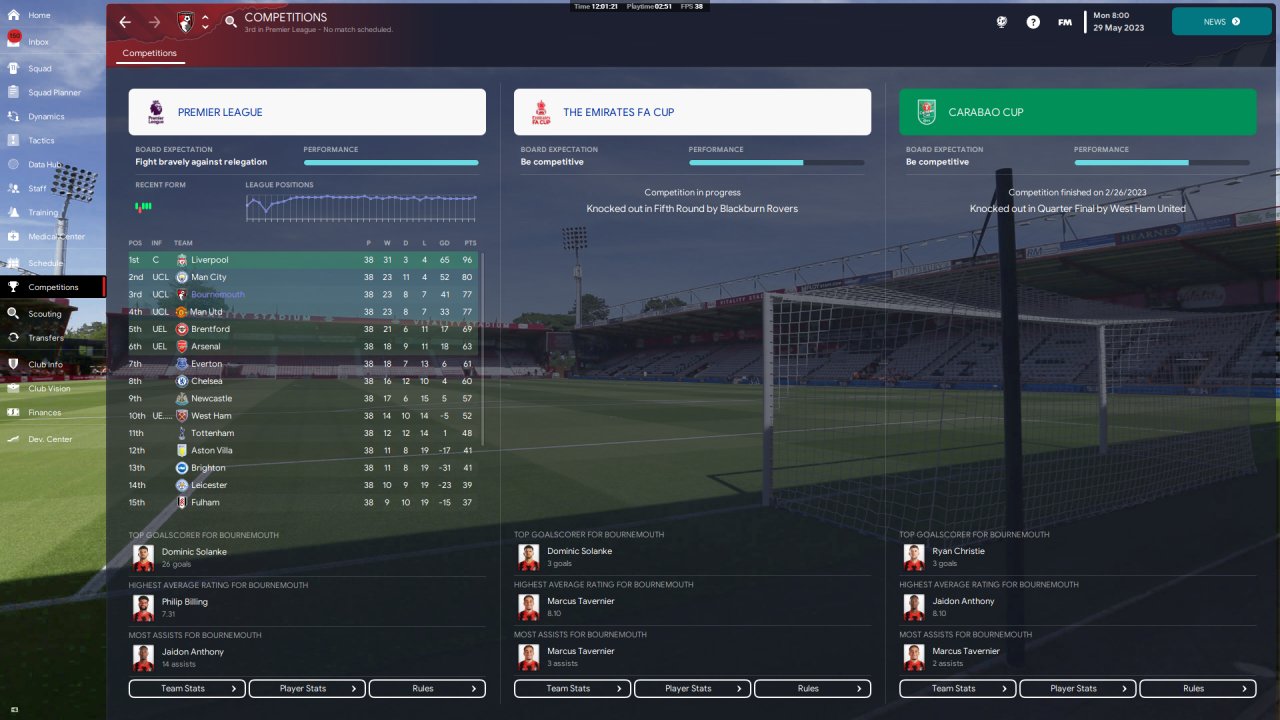This screenshot has height=720, width=1280.
Task: Select The Emirates FA Cup header
Action: 692,112
